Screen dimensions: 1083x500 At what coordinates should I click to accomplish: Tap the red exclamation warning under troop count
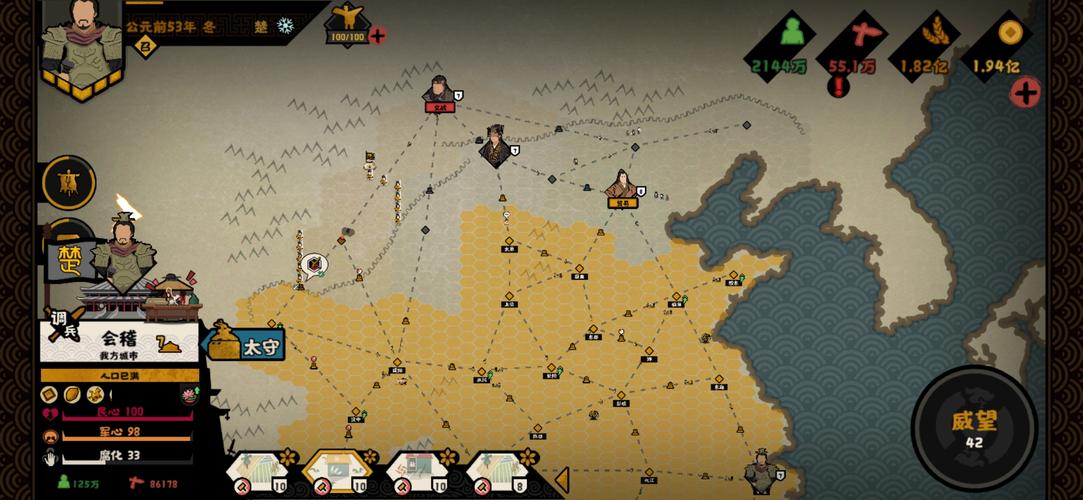(838, 88)
